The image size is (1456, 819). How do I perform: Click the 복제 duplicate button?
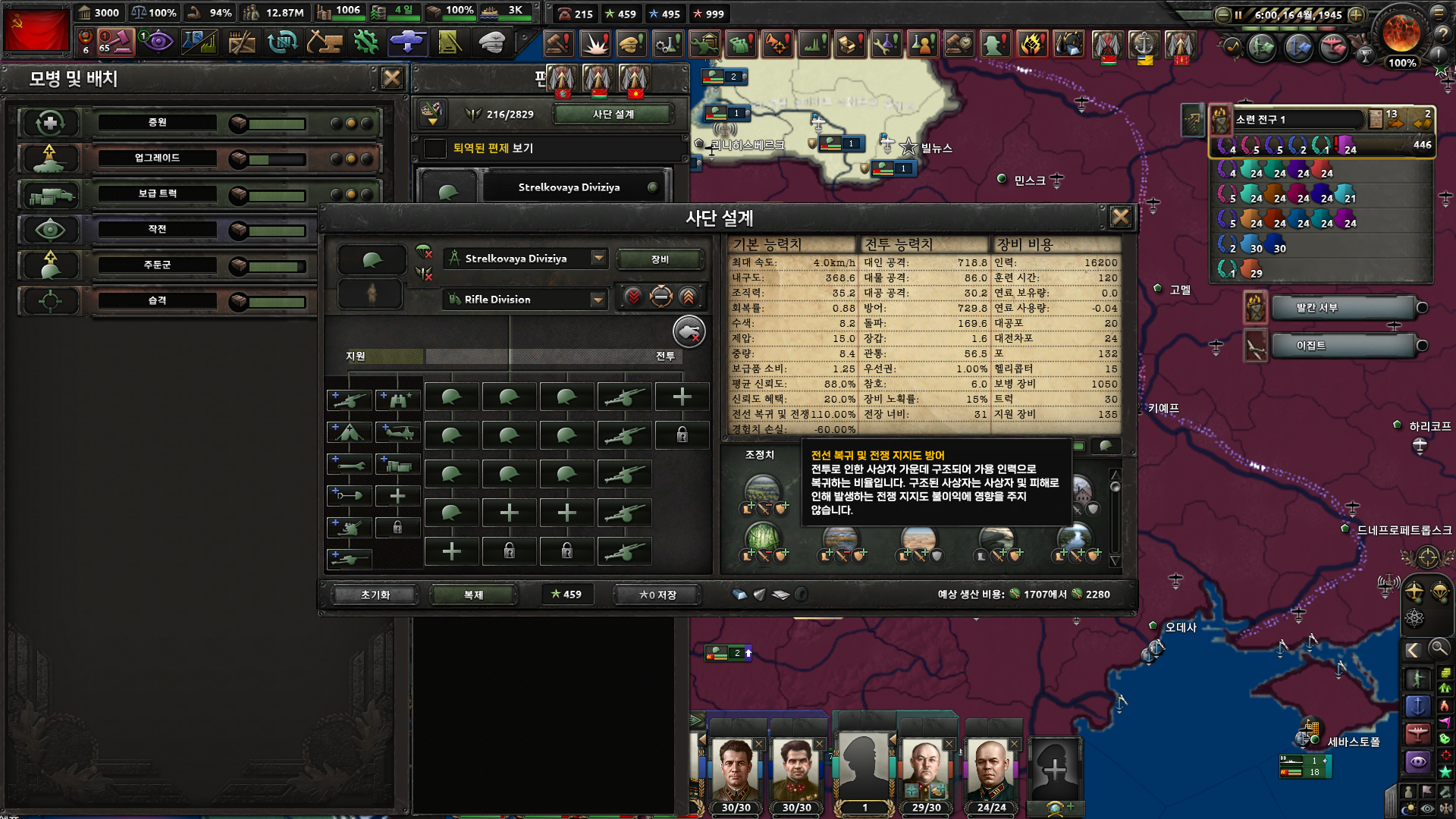tap(473, 595)
